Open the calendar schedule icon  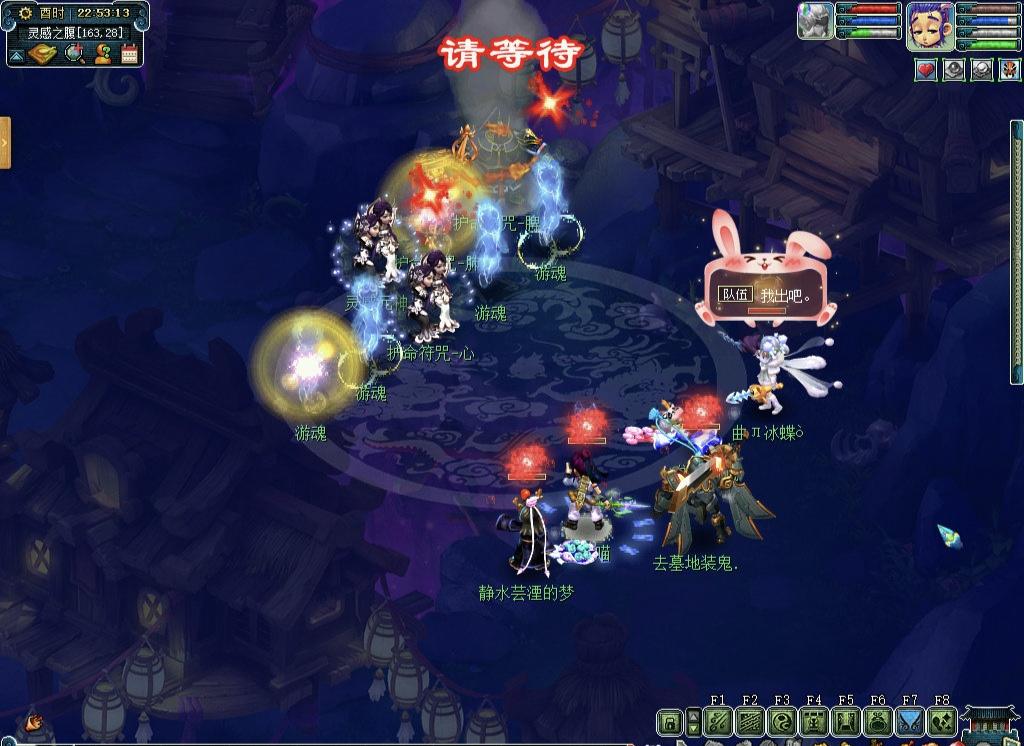(129, 54)
